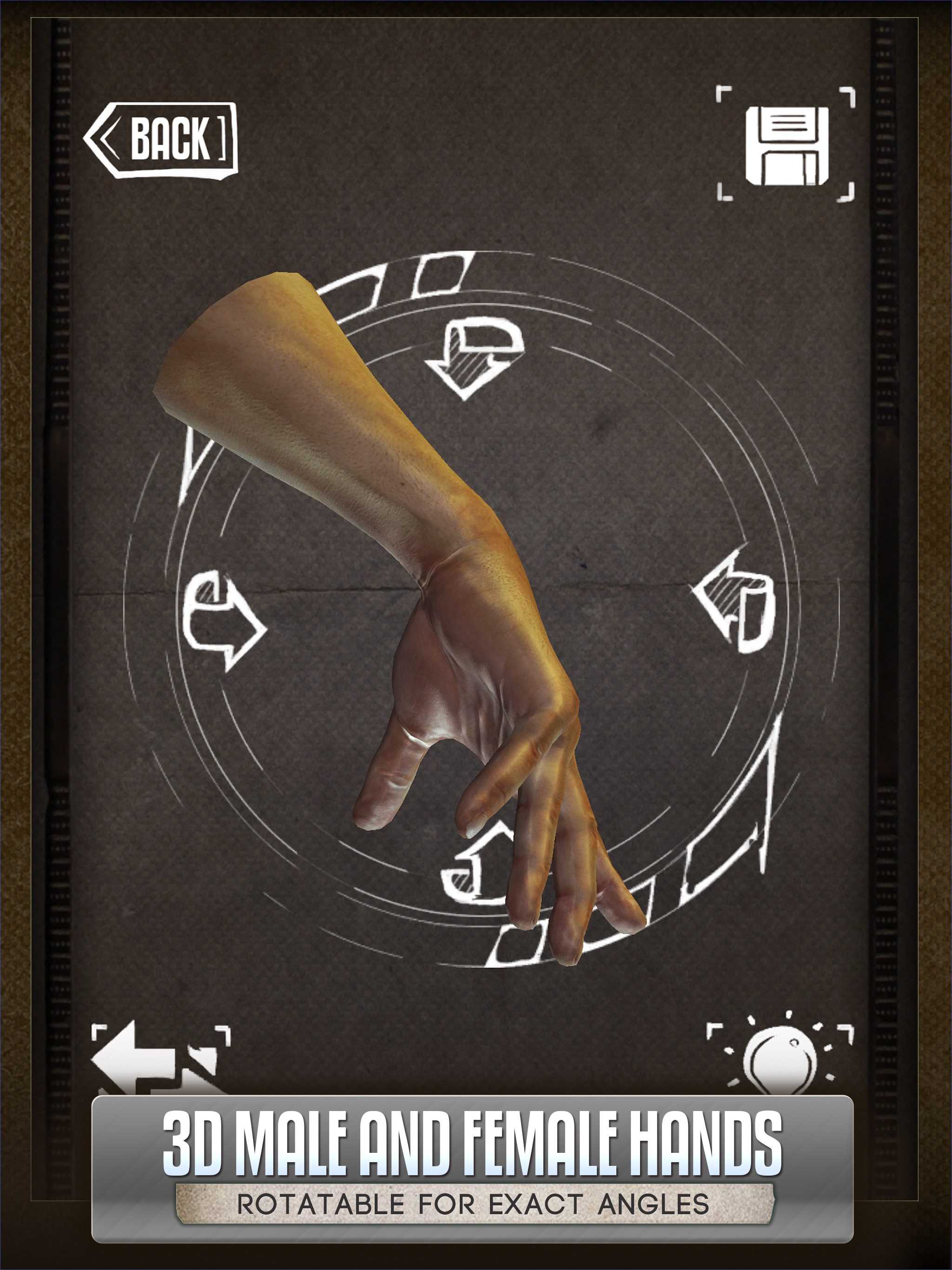Rotate the hand using the left-side arrow
The image size is (952, 1270).
(224, 620)
